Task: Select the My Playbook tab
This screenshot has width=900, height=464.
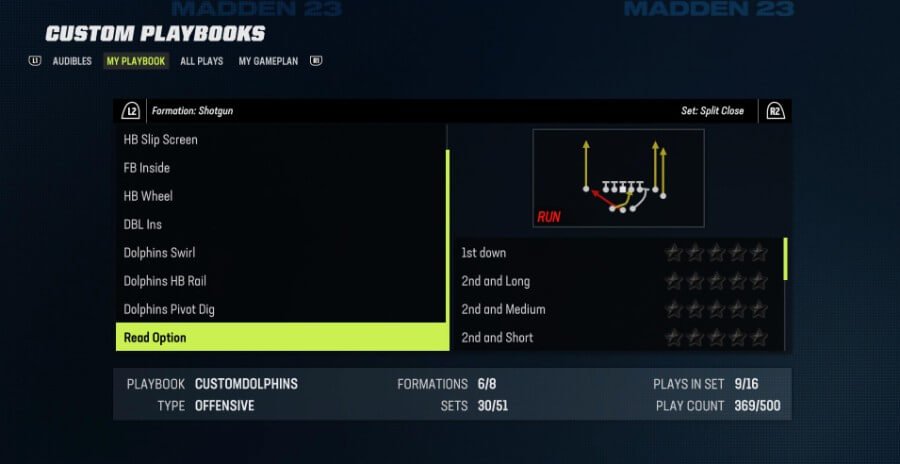Action: click(x=136, y=61)
